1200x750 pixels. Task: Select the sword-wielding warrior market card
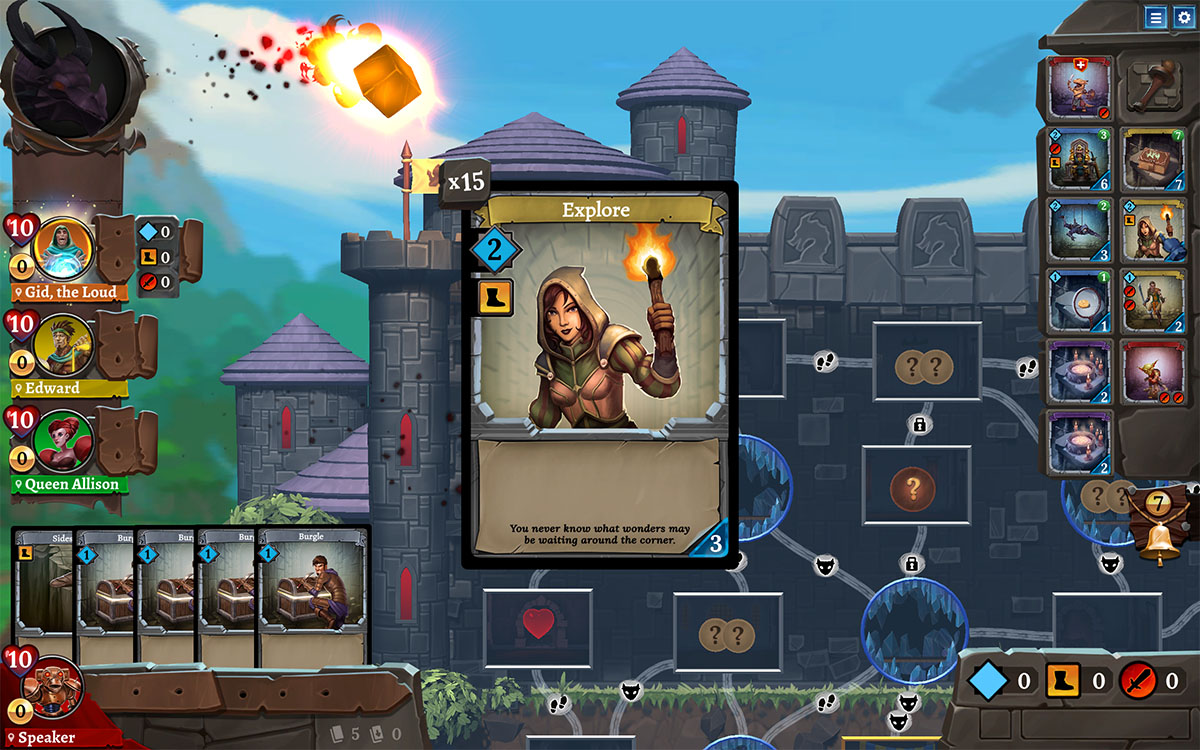1153,300
